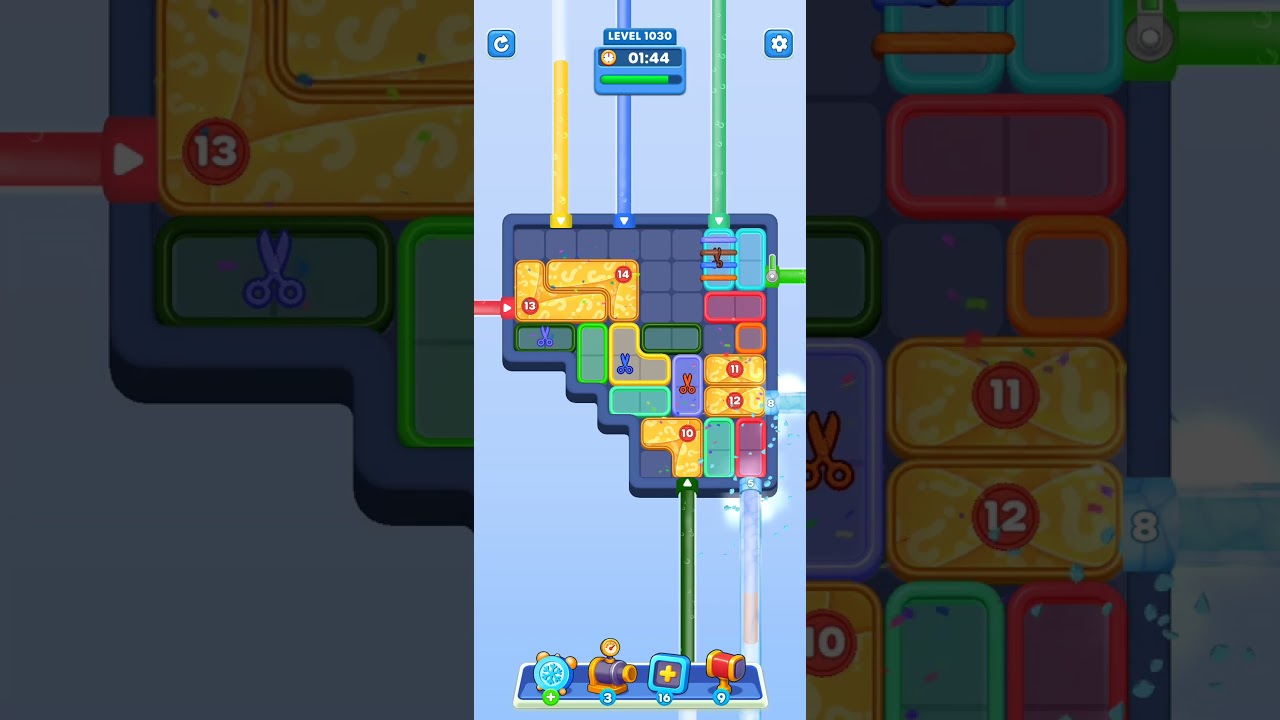Select the pink block at the board's bottom
The width and height of the screenshot is (1280, 720).
[752, 448]
